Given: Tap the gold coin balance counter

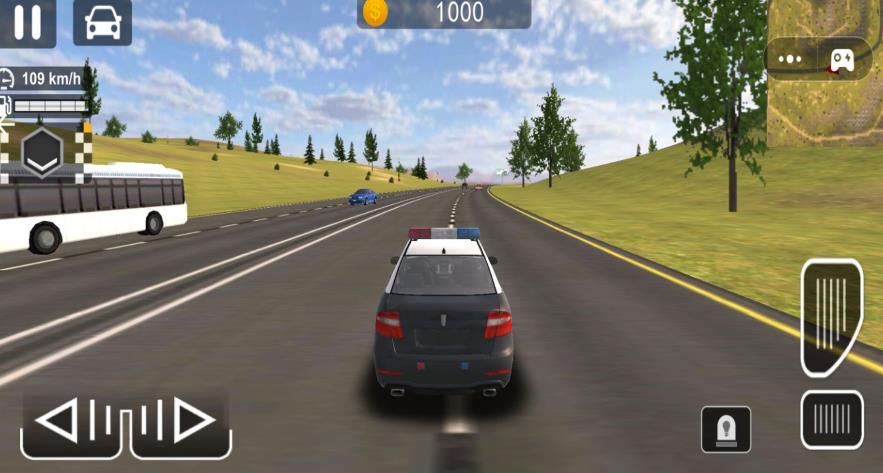Looking at the screenshot, I should [443, 13].
